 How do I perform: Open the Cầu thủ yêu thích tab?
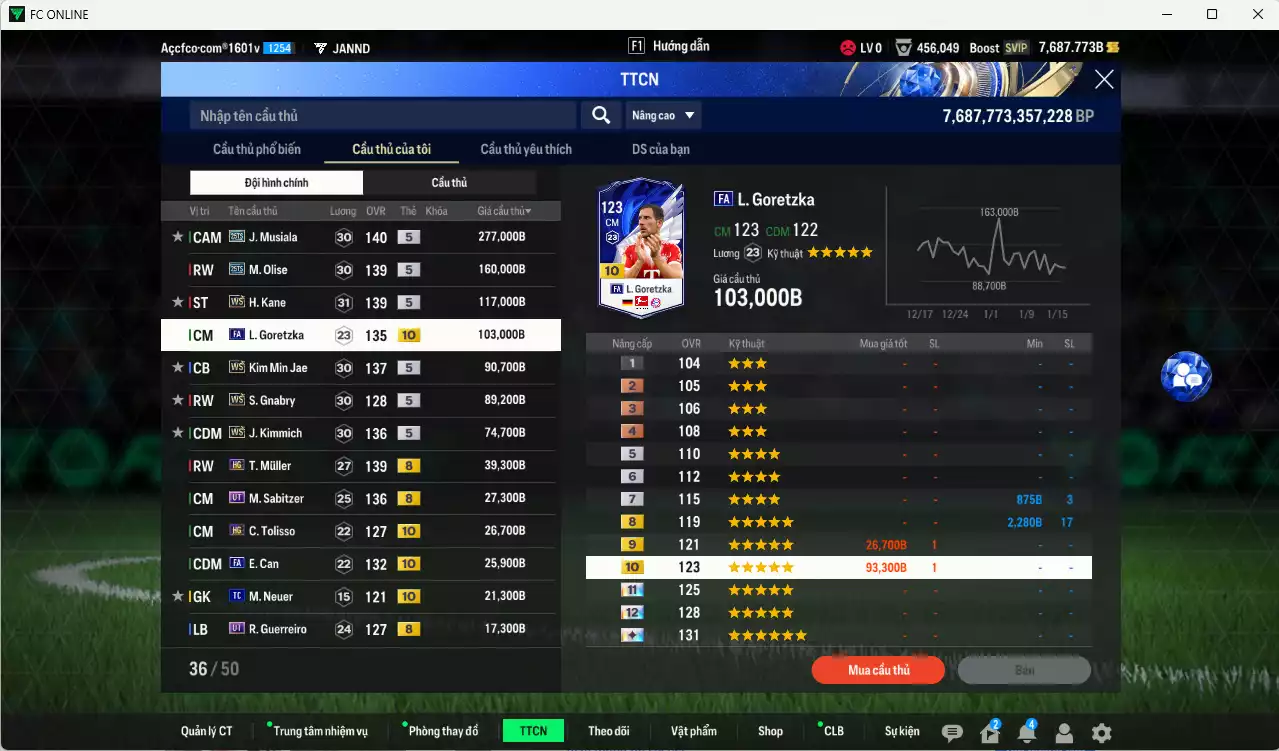[526, 150]
